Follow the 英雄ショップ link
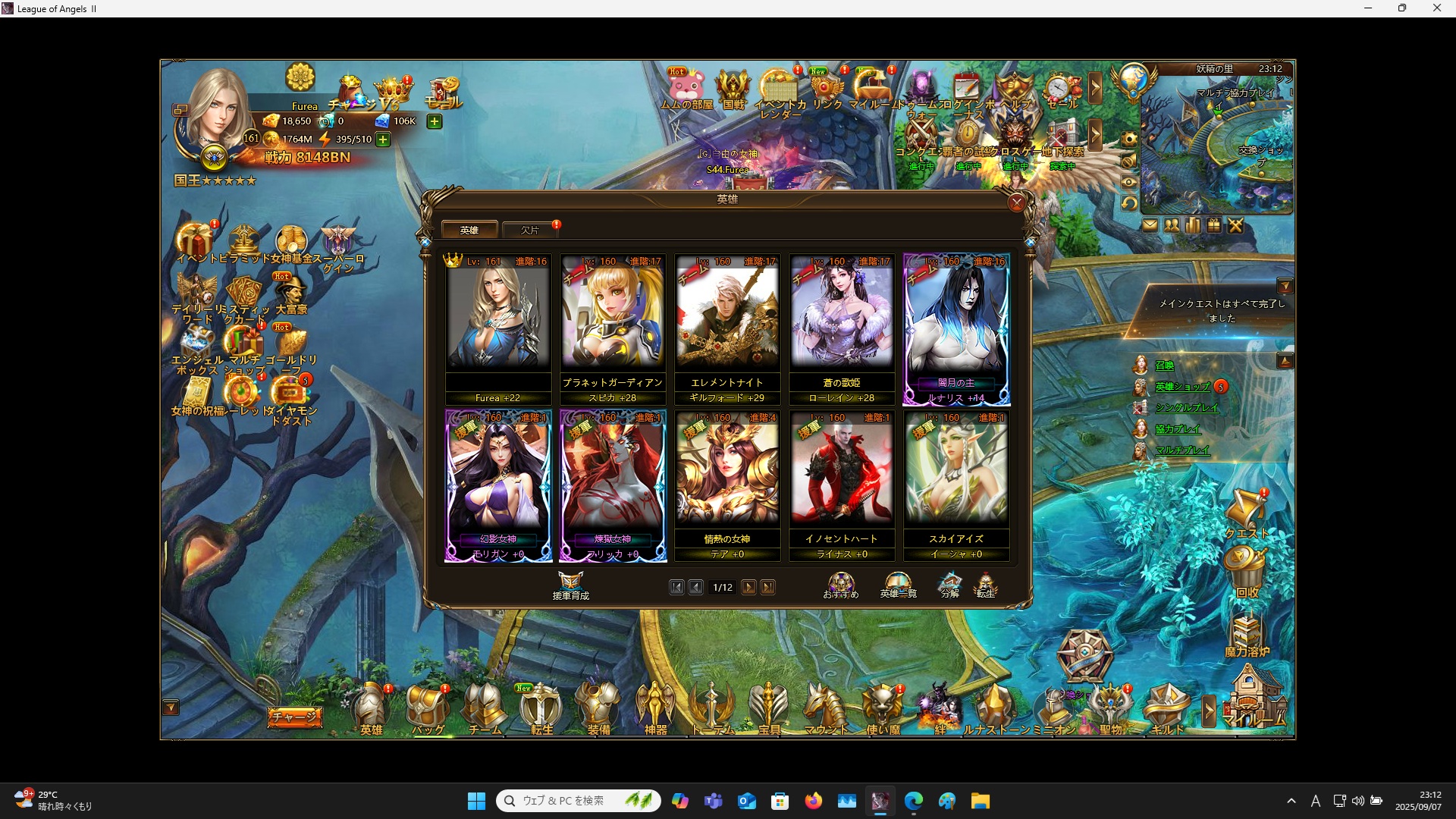Viewport: 1456px width, 819px height. coord(1182,387)
